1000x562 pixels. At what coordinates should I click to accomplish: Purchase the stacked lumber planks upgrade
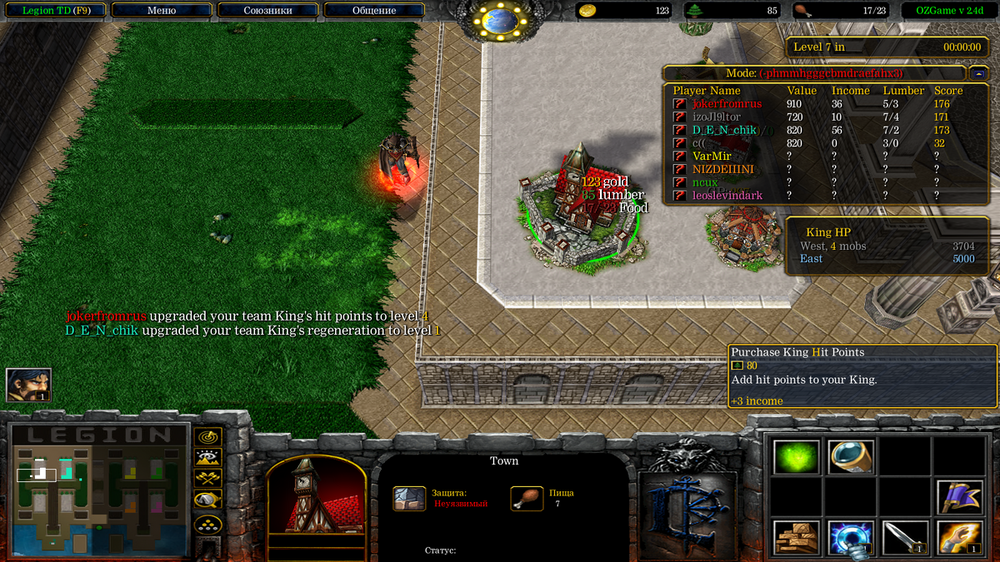pyautogui.click(x=797, y=538)
